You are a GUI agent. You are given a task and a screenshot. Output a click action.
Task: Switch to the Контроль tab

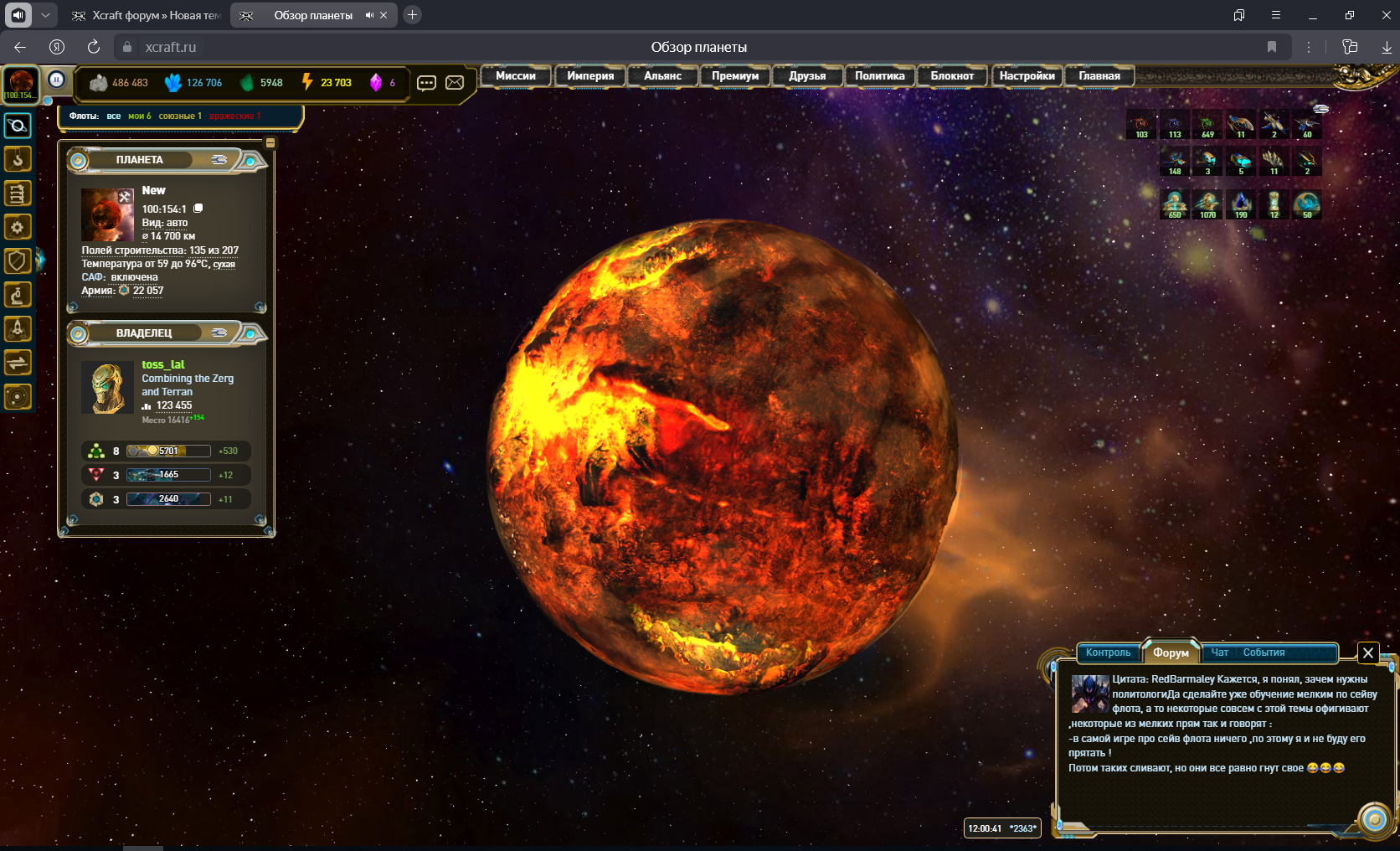pos(1108,652)
